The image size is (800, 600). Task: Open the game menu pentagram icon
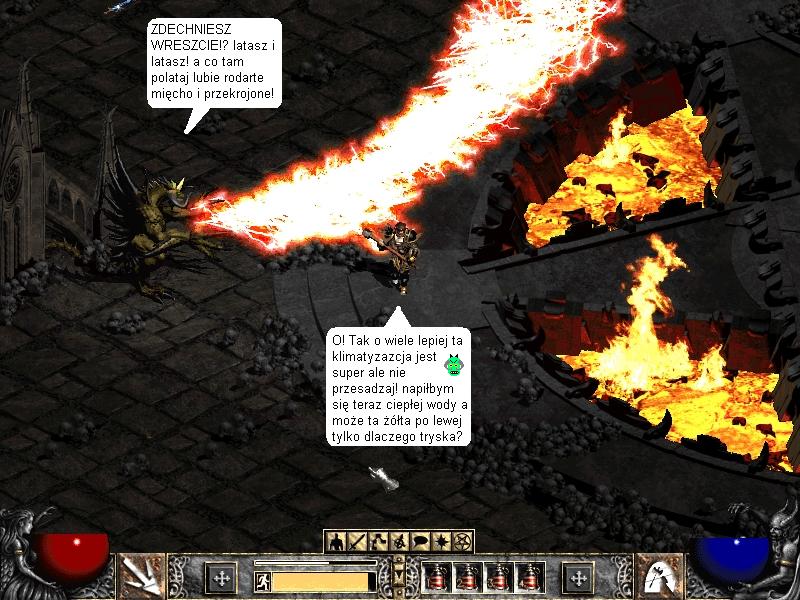tap(462, 541)
